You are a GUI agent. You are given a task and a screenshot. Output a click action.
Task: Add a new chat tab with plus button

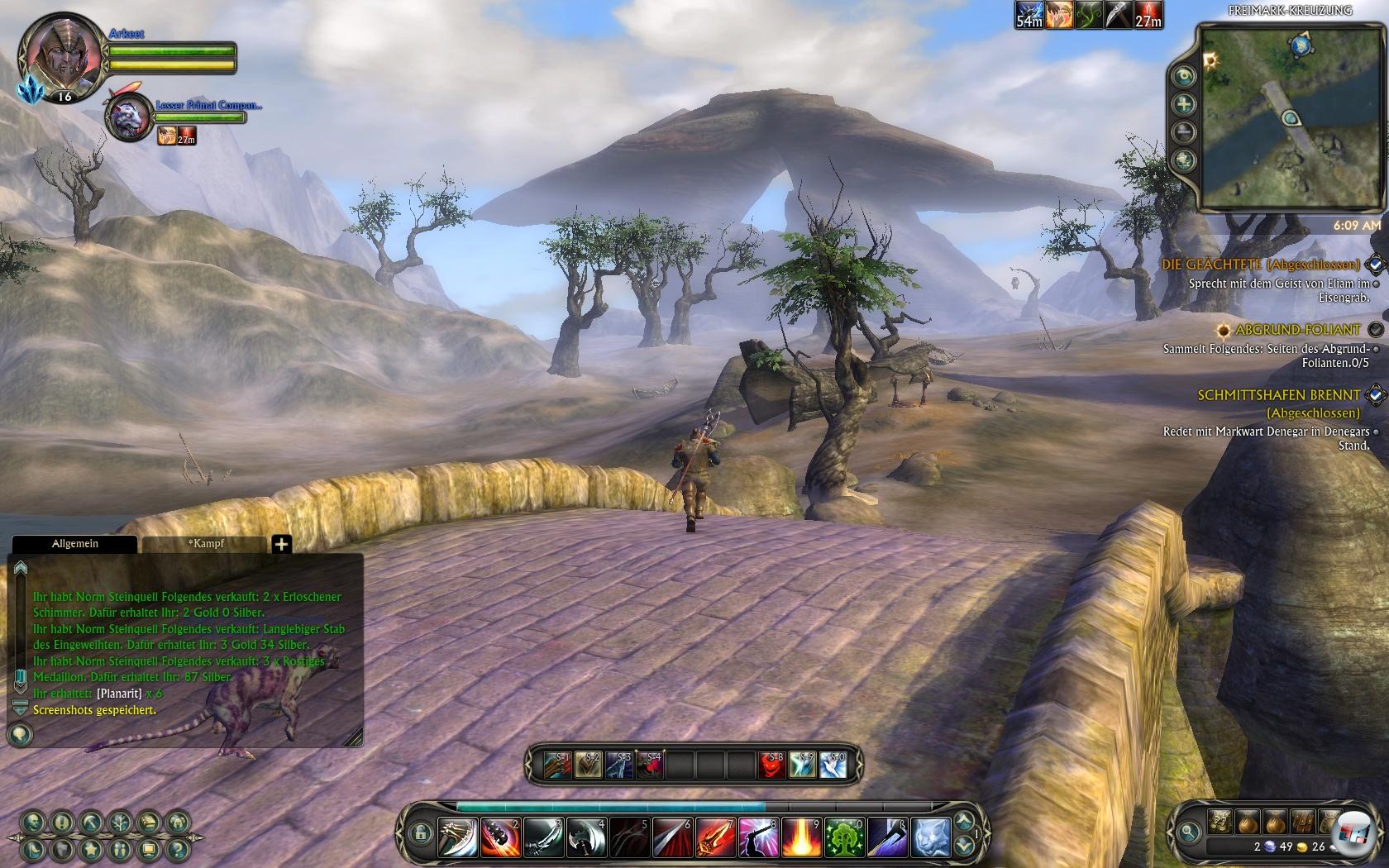pos(281,544)
